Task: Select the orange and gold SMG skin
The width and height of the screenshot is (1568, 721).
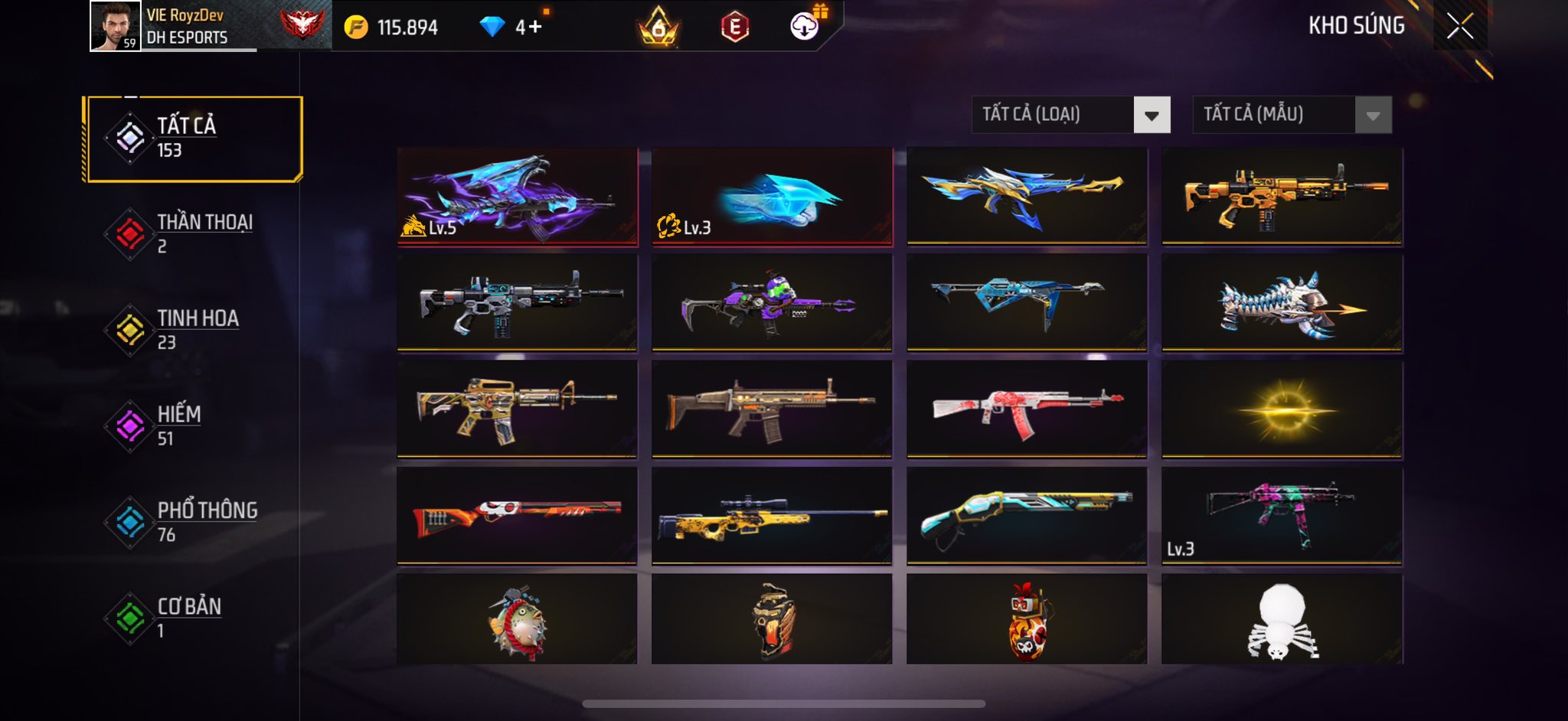Action: [1282, 196]
